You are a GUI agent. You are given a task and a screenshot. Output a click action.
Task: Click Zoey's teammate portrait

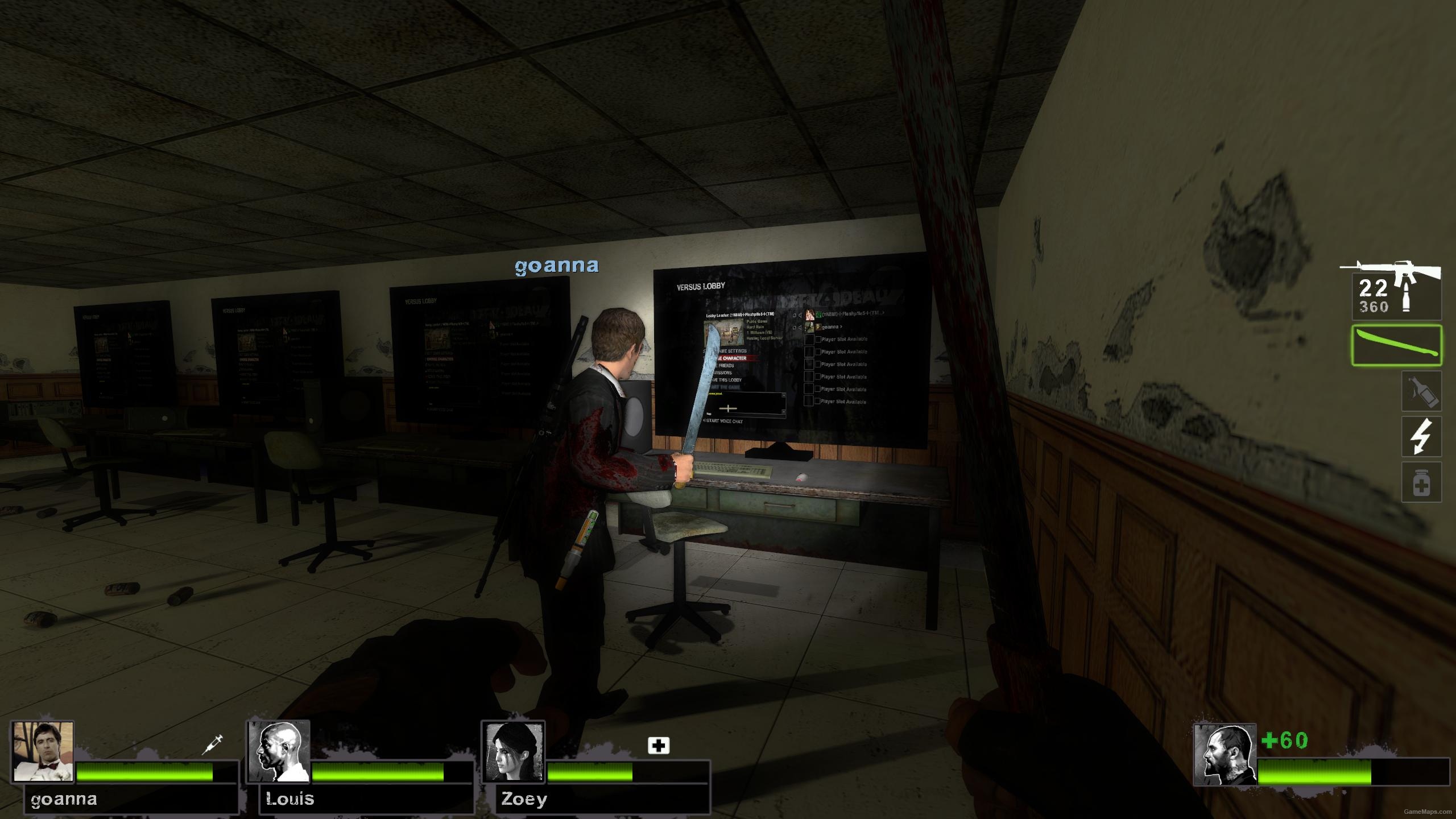513,751
